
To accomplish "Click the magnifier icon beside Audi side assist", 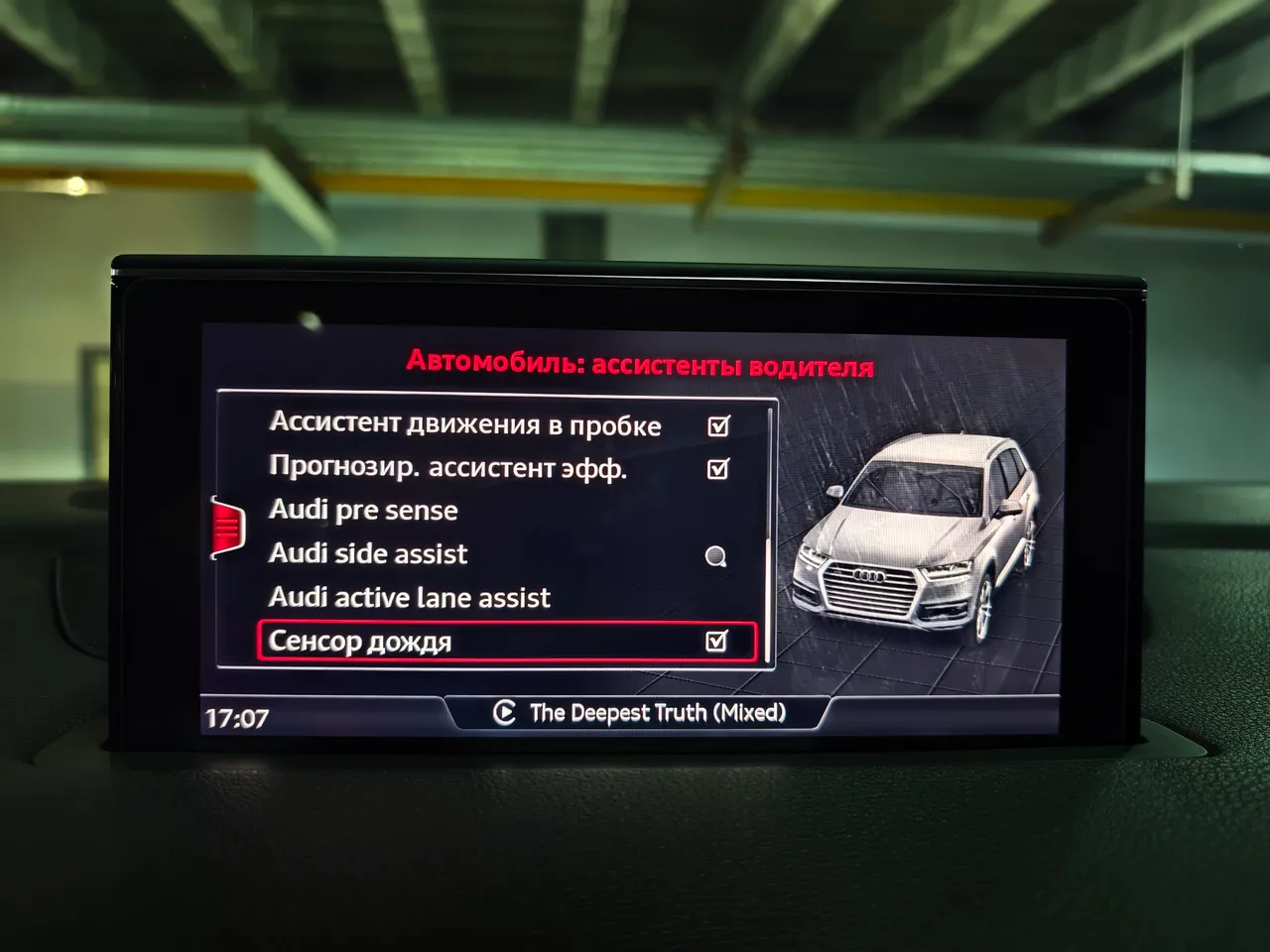I will point(716,555).
